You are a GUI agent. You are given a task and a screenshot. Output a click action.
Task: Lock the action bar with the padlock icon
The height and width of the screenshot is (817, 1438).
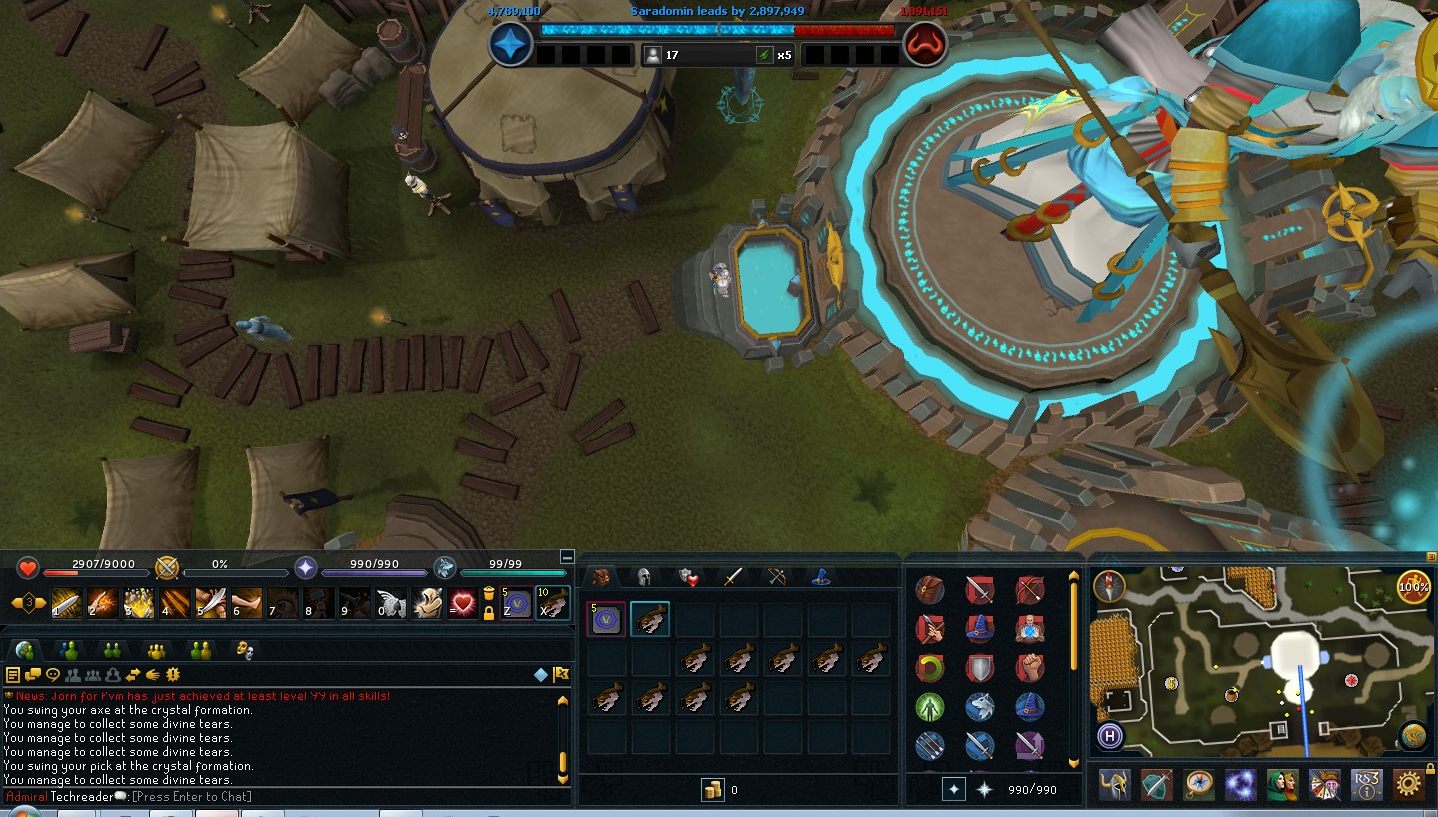(489, 613)
